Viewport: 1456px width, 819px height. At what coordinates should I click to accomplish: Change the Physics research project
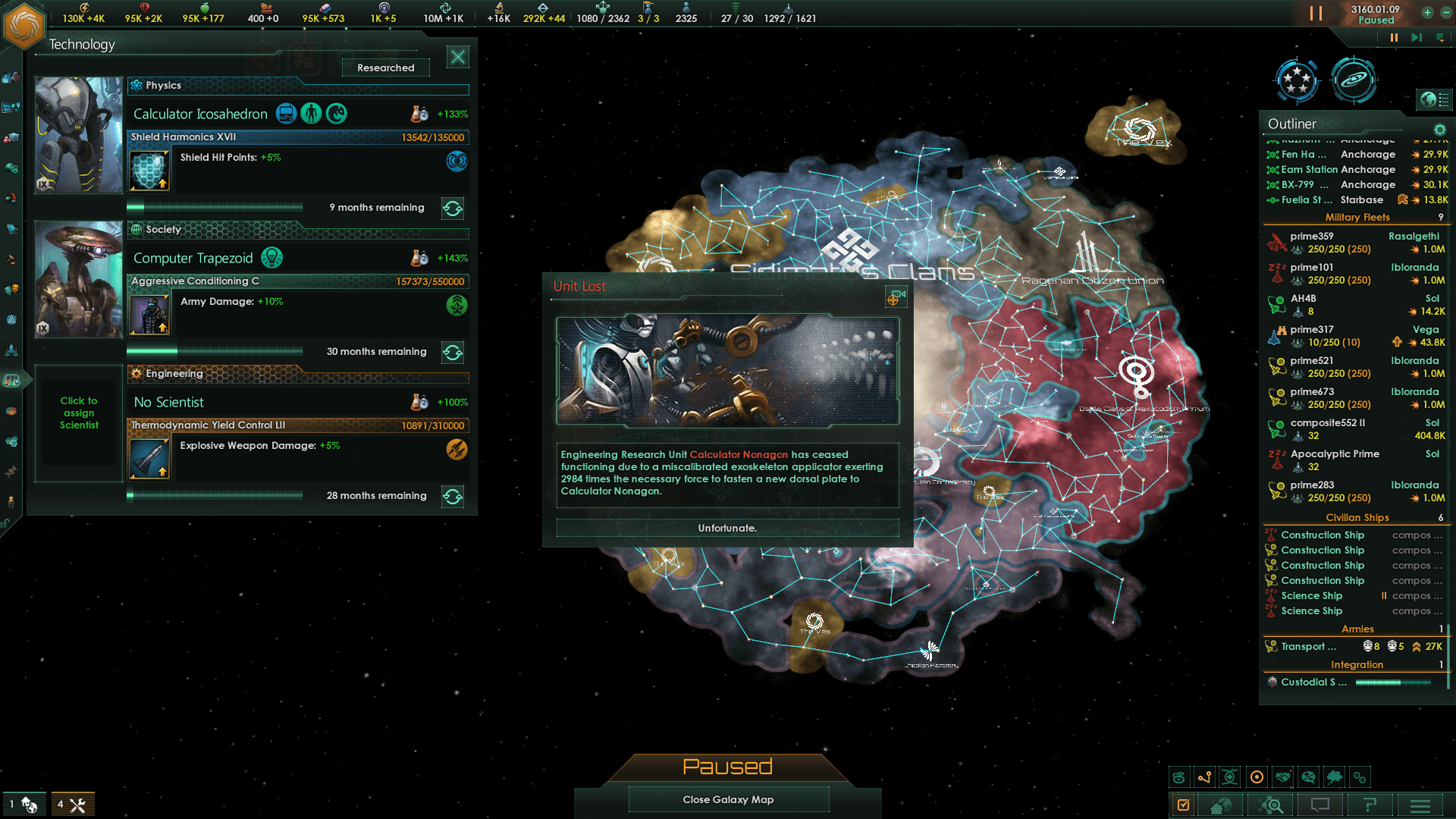453,208
